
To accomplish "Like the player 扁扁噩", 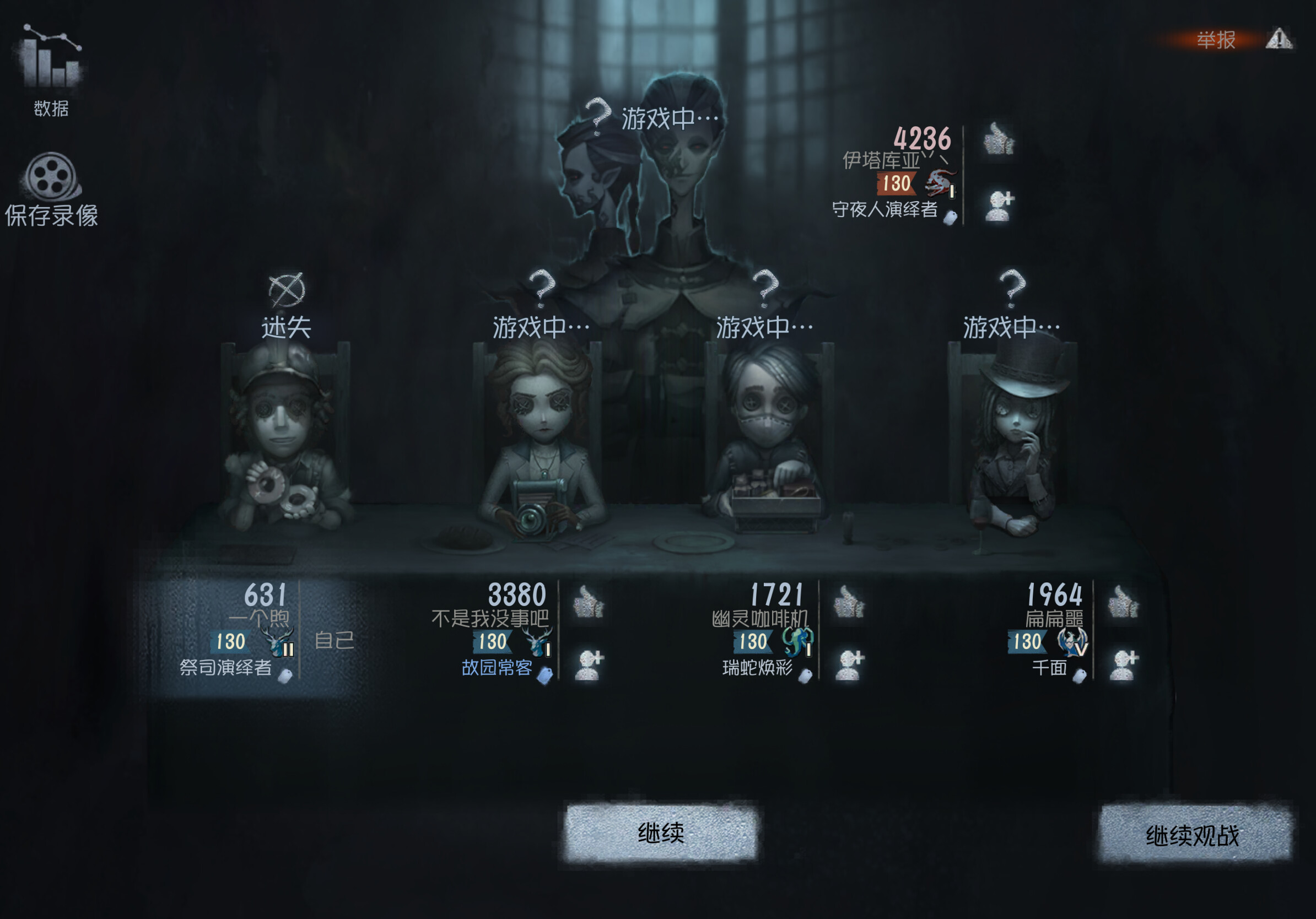I will [1123, 602].
